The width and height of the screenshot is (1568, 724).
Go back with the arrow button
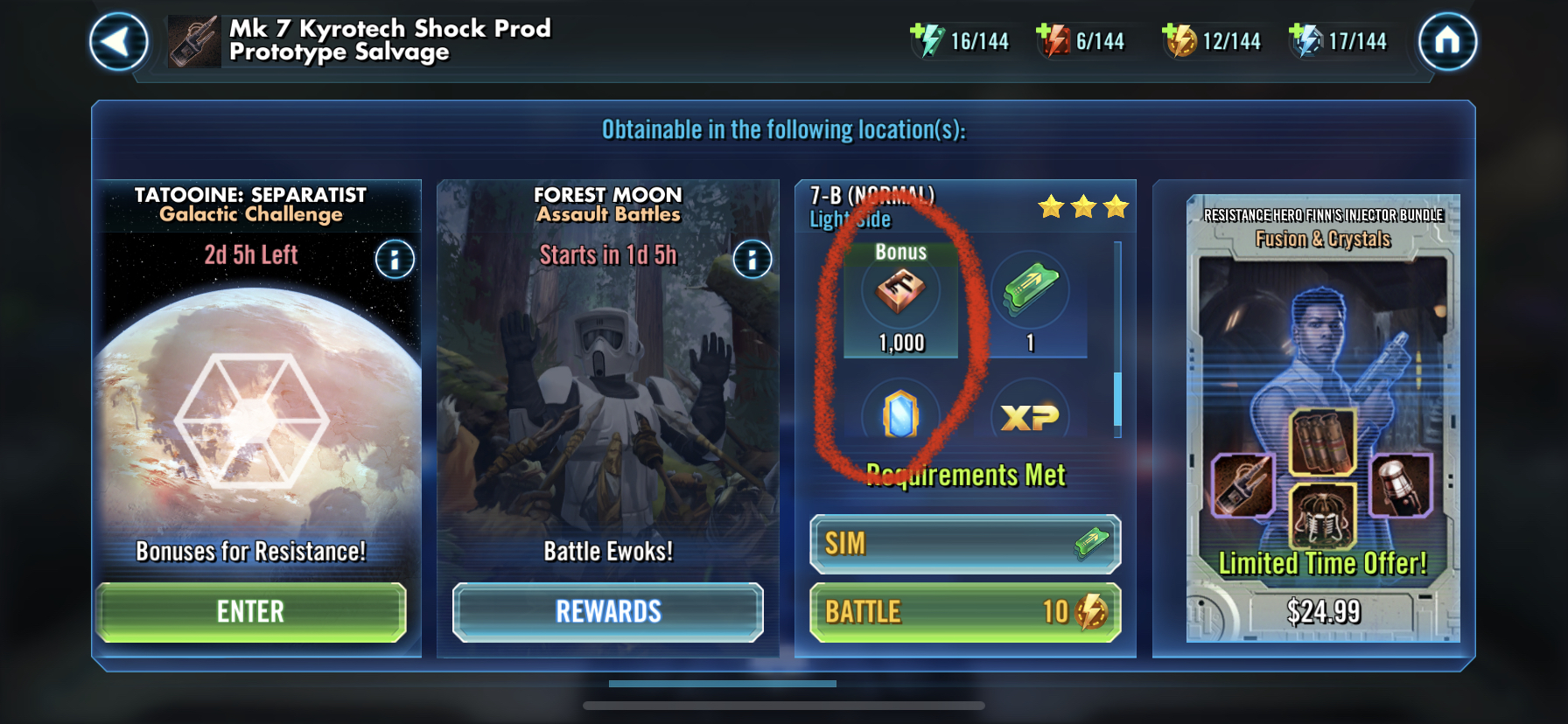118,41
